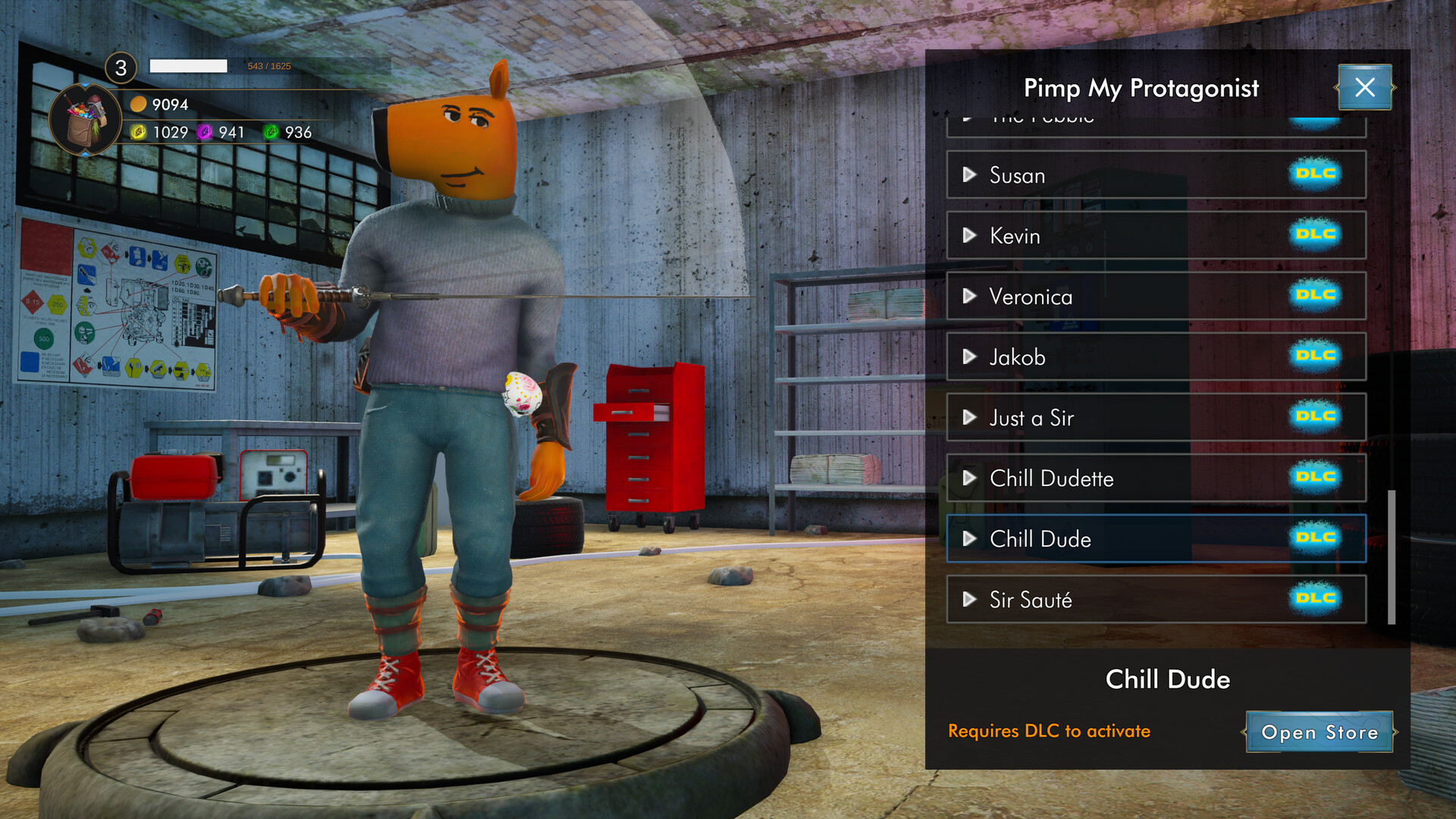Click the Open Store button
Viewport: 1456px width, 819px height.
[x=1319, y=733]
